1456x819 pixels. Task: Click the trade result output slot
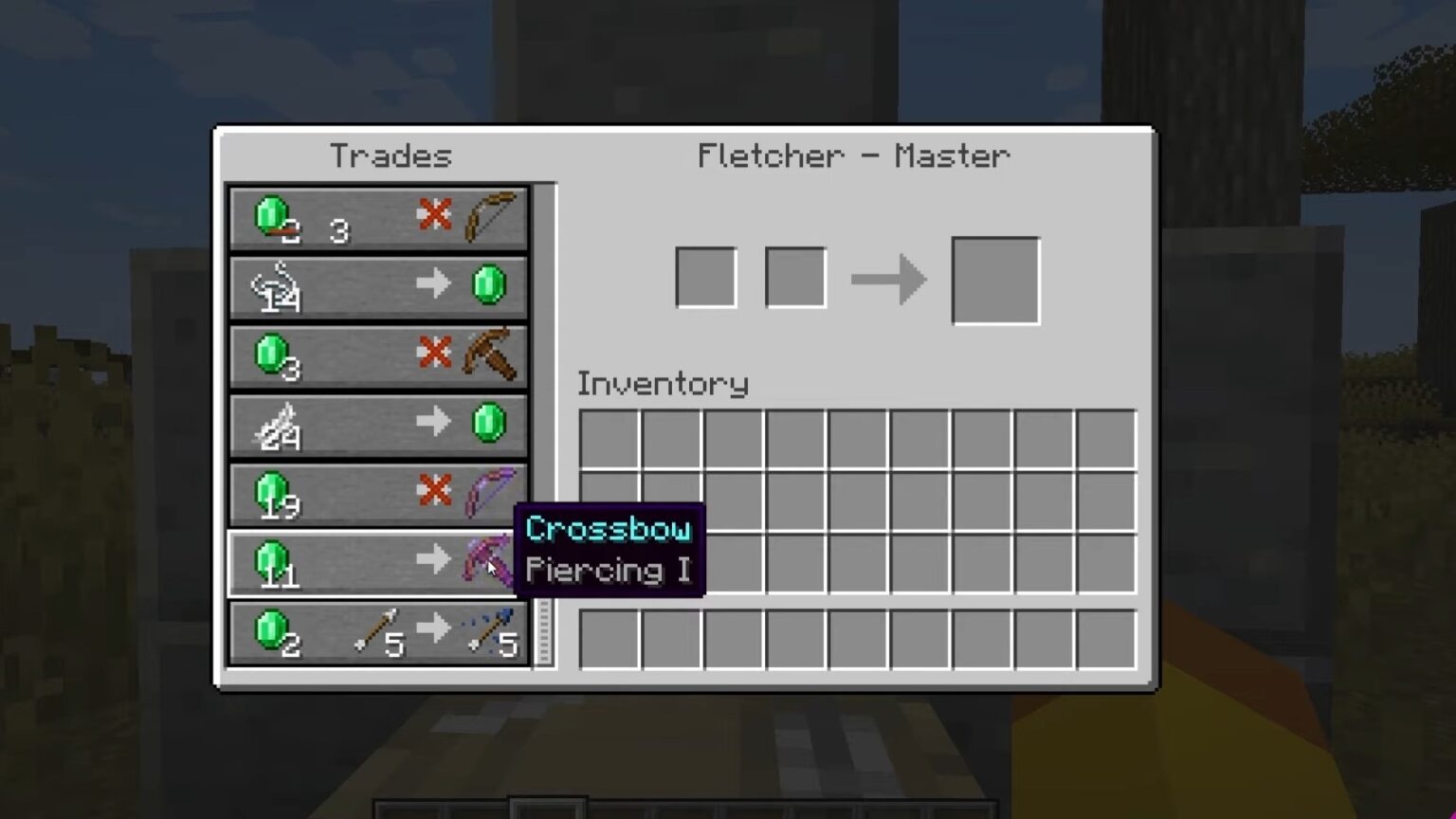tap(994, 279)
